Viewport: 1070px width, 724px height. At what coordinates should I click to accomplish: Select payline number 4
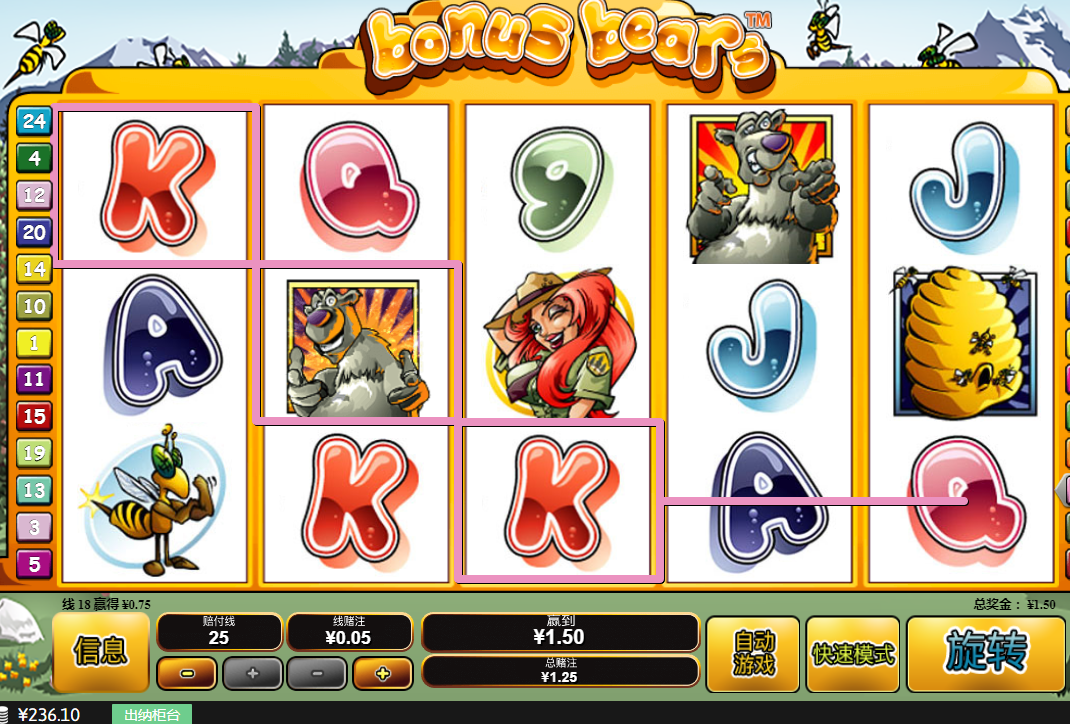tap(34, 158)
